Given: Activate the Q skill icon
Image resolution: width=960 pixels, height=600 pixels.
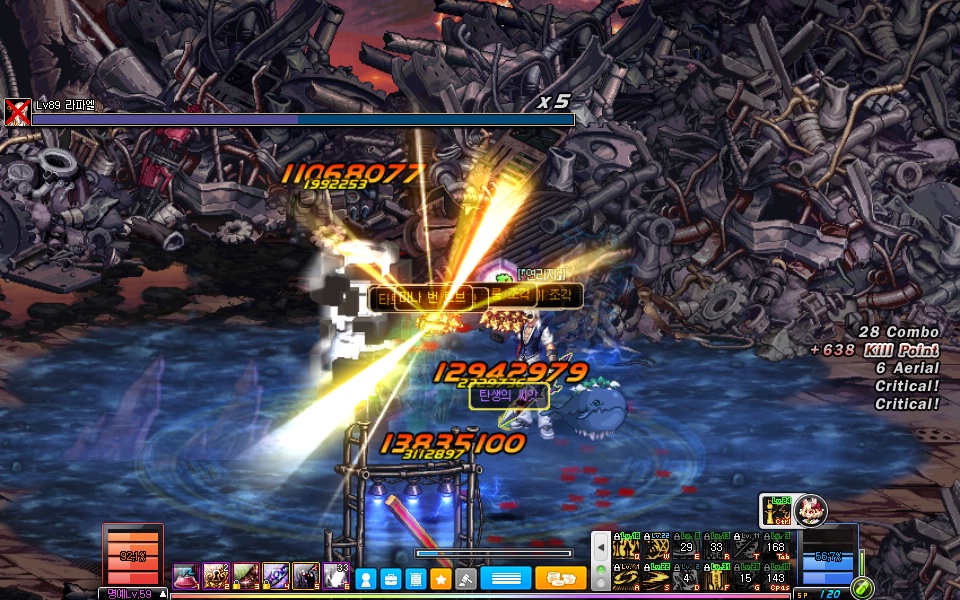Looking at the screenshot, I should 627,546.
